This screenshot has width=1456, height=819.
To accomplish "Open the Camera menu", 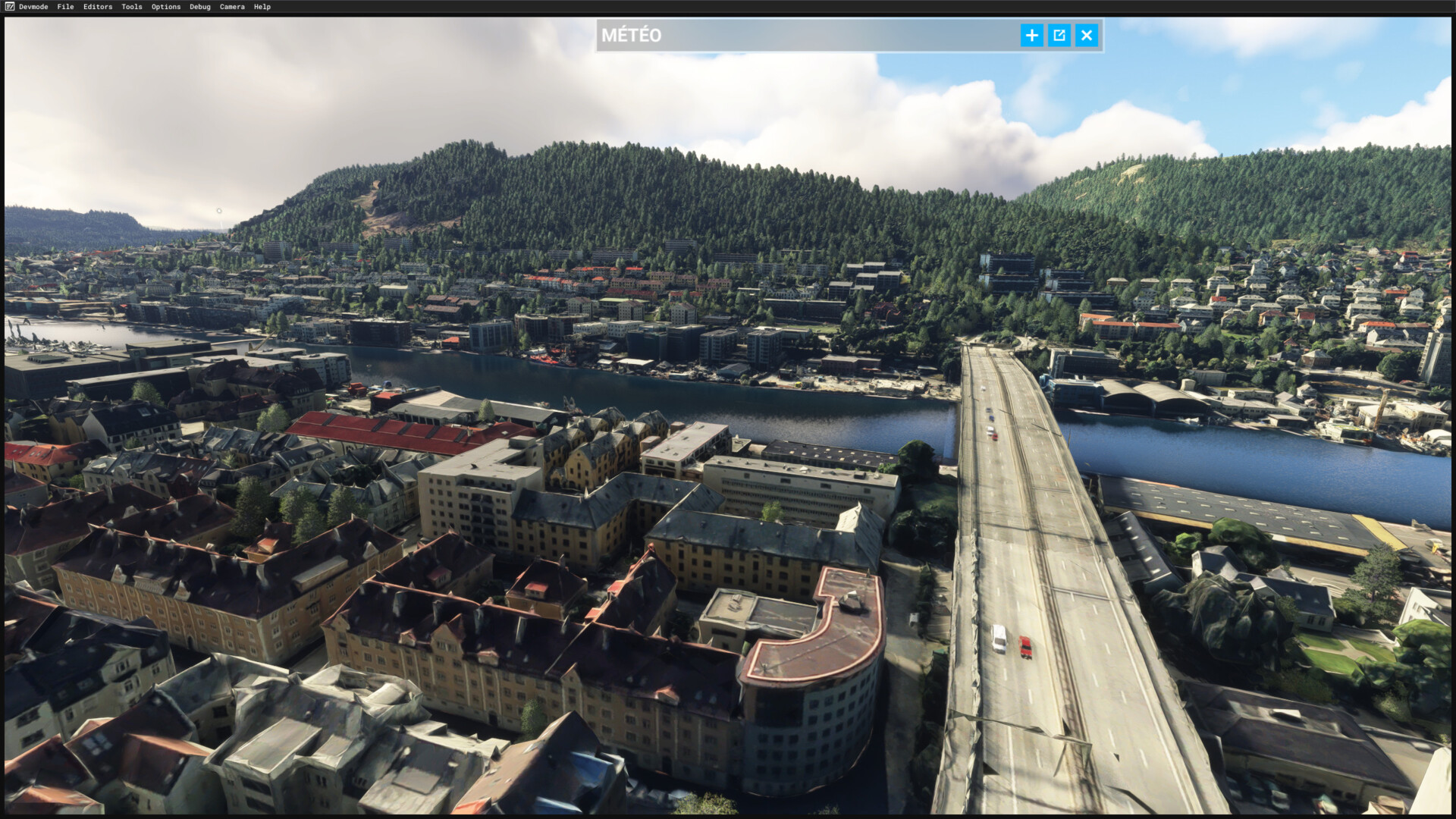I will 232,7.
